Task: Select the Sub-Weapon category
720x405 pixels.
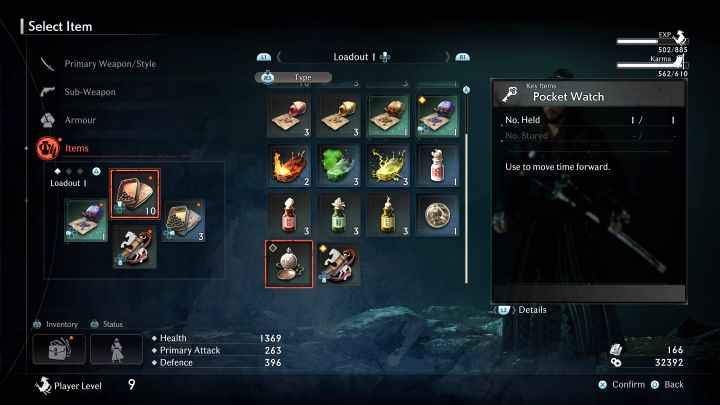Action: 90,92
